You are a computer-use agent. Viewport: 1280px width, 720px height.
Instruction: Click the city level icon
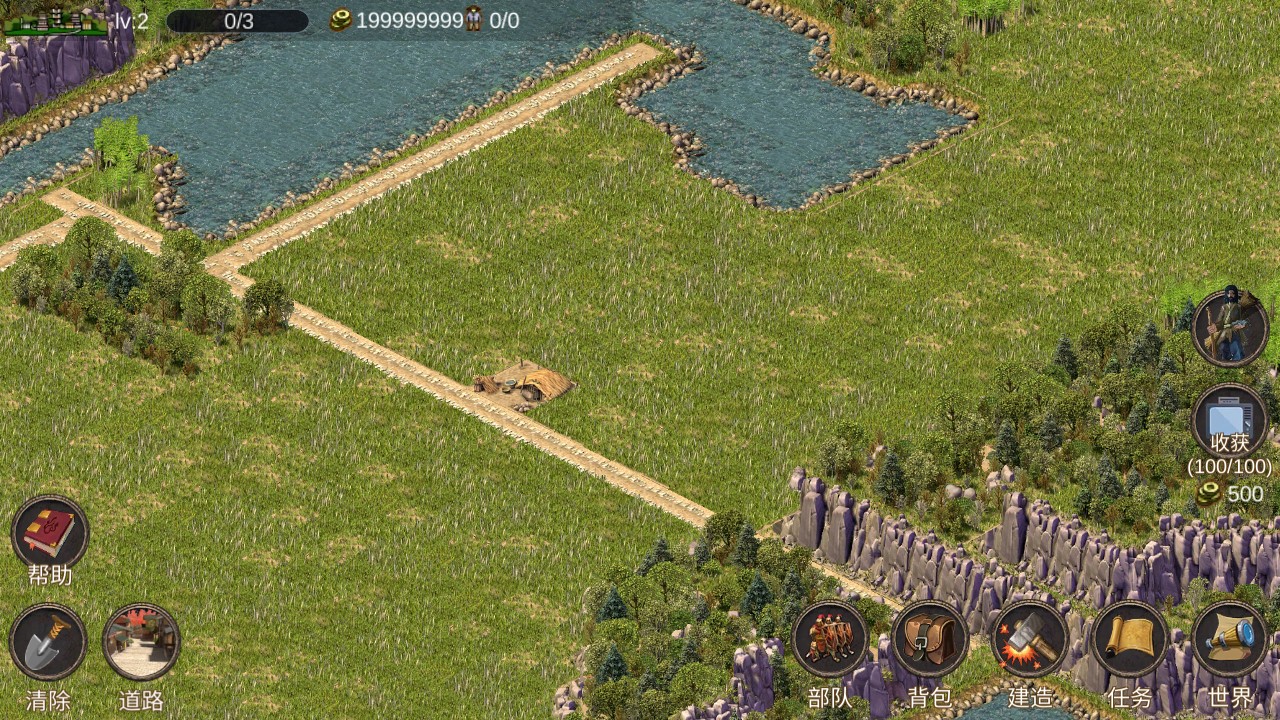(x=56, y=20)
